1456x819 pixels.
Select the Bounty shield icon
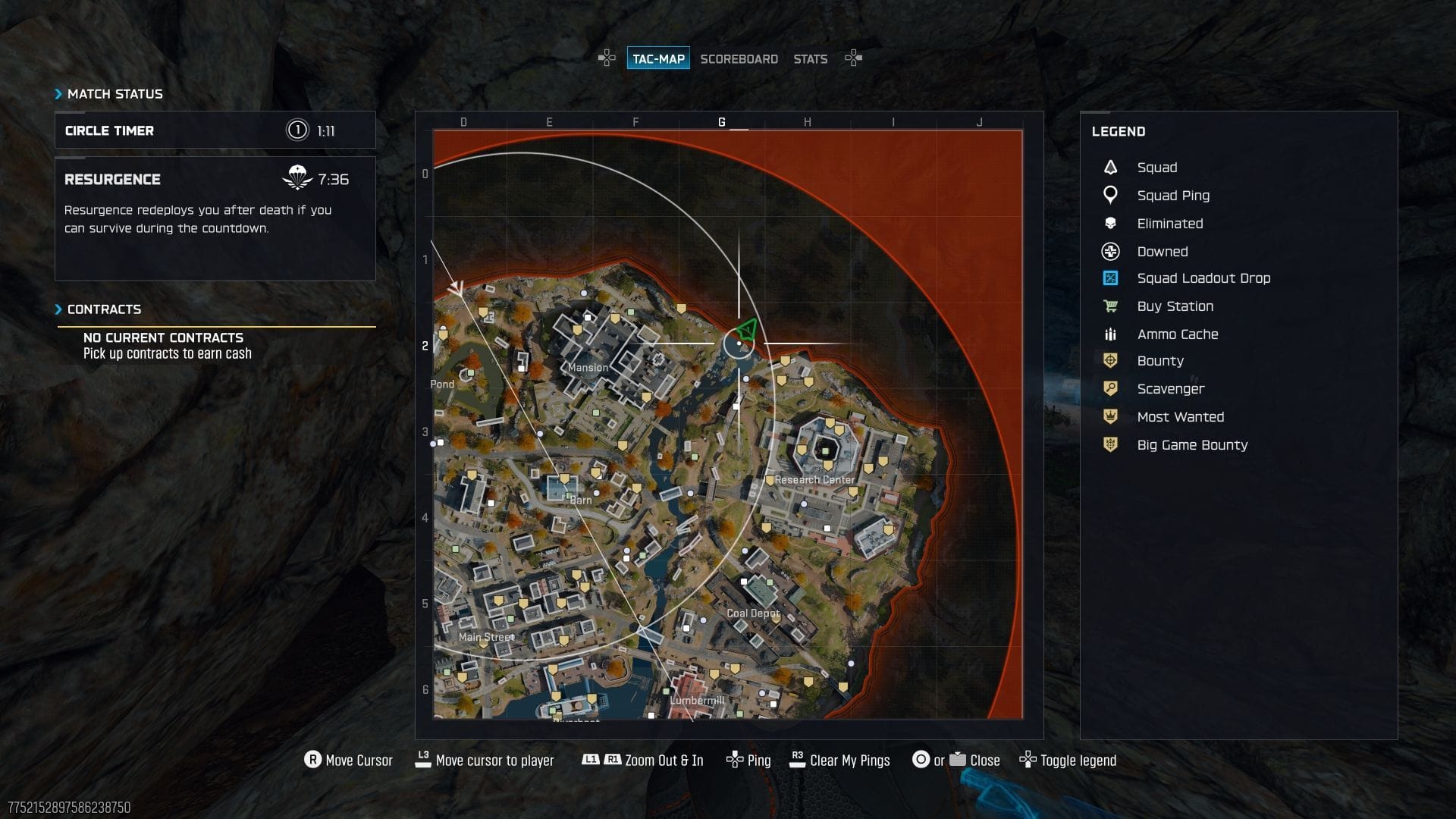(x=1109, y=361)
